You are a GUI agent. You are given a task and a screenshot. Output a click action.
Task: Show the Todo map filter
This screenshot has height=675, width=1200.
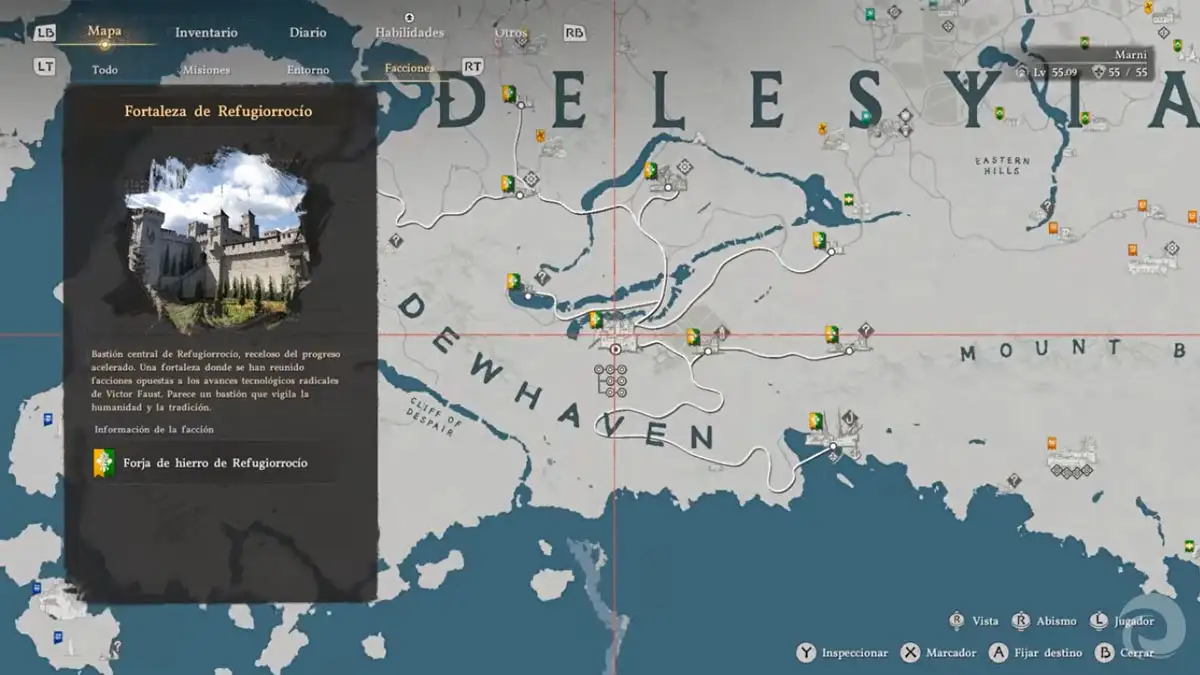coord(105,70)
